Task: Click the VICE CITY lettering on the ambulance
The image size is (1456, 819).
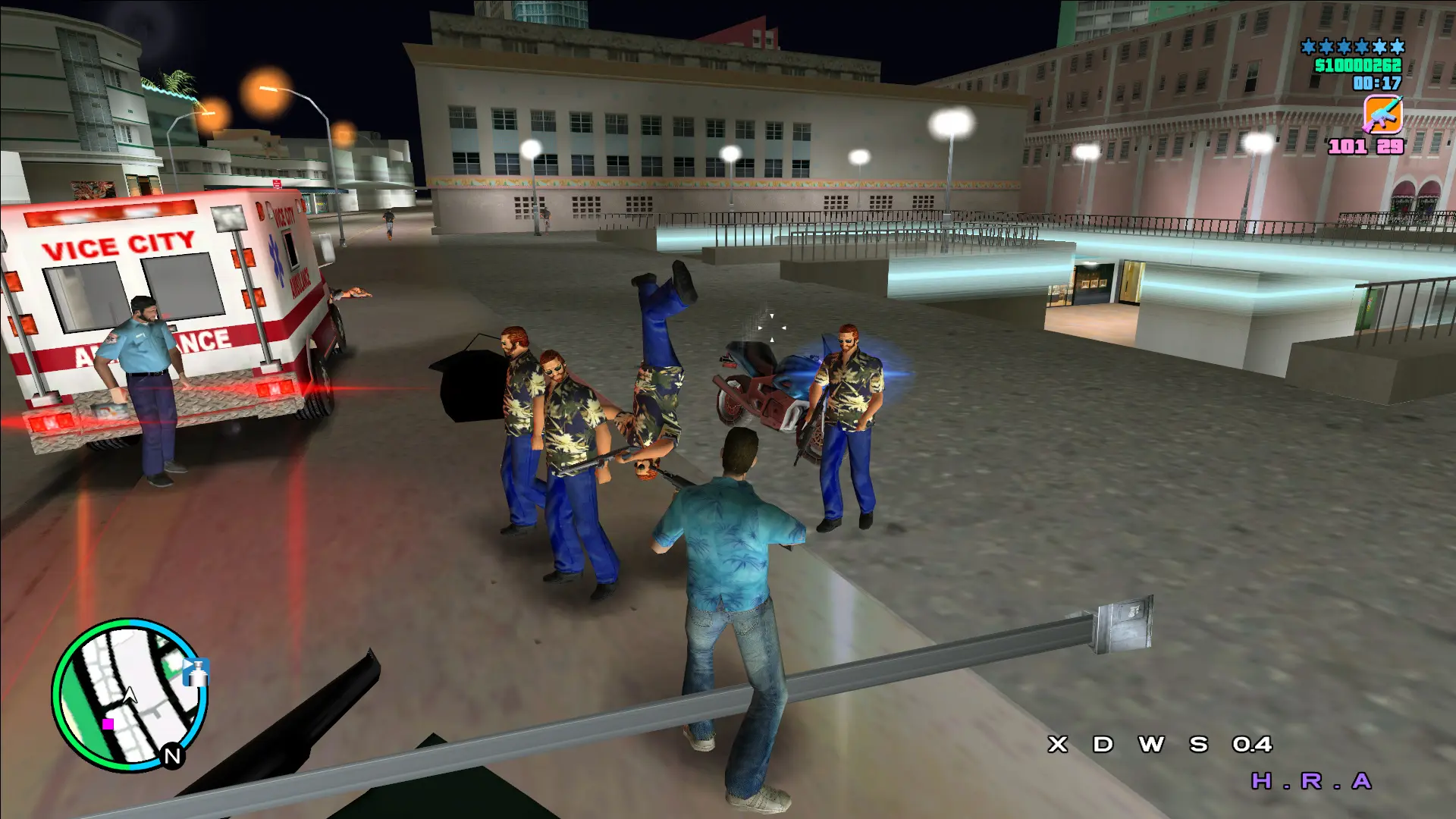Action: tap(118, 244)
